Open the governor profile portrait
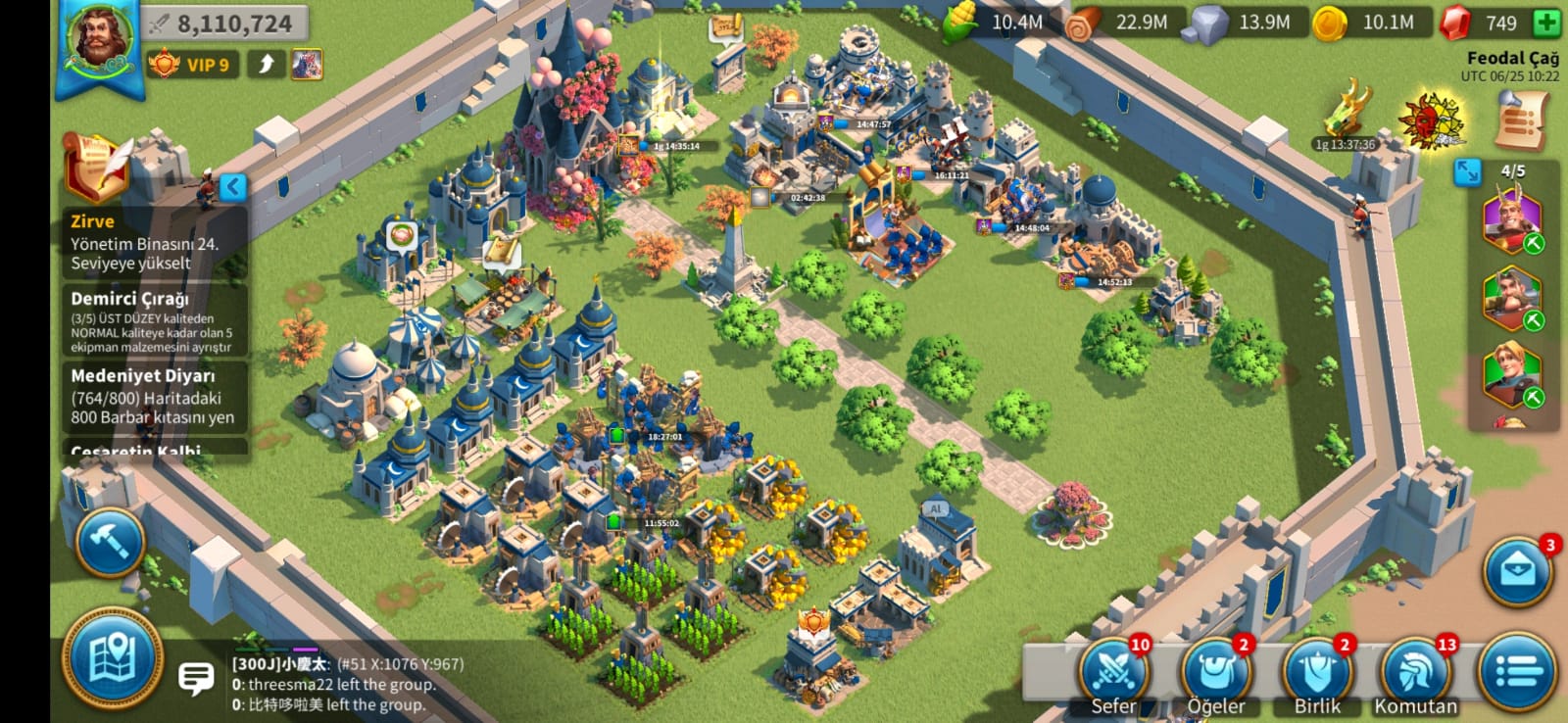This screenshot has height=723, width=1568. tap(100, 41)
